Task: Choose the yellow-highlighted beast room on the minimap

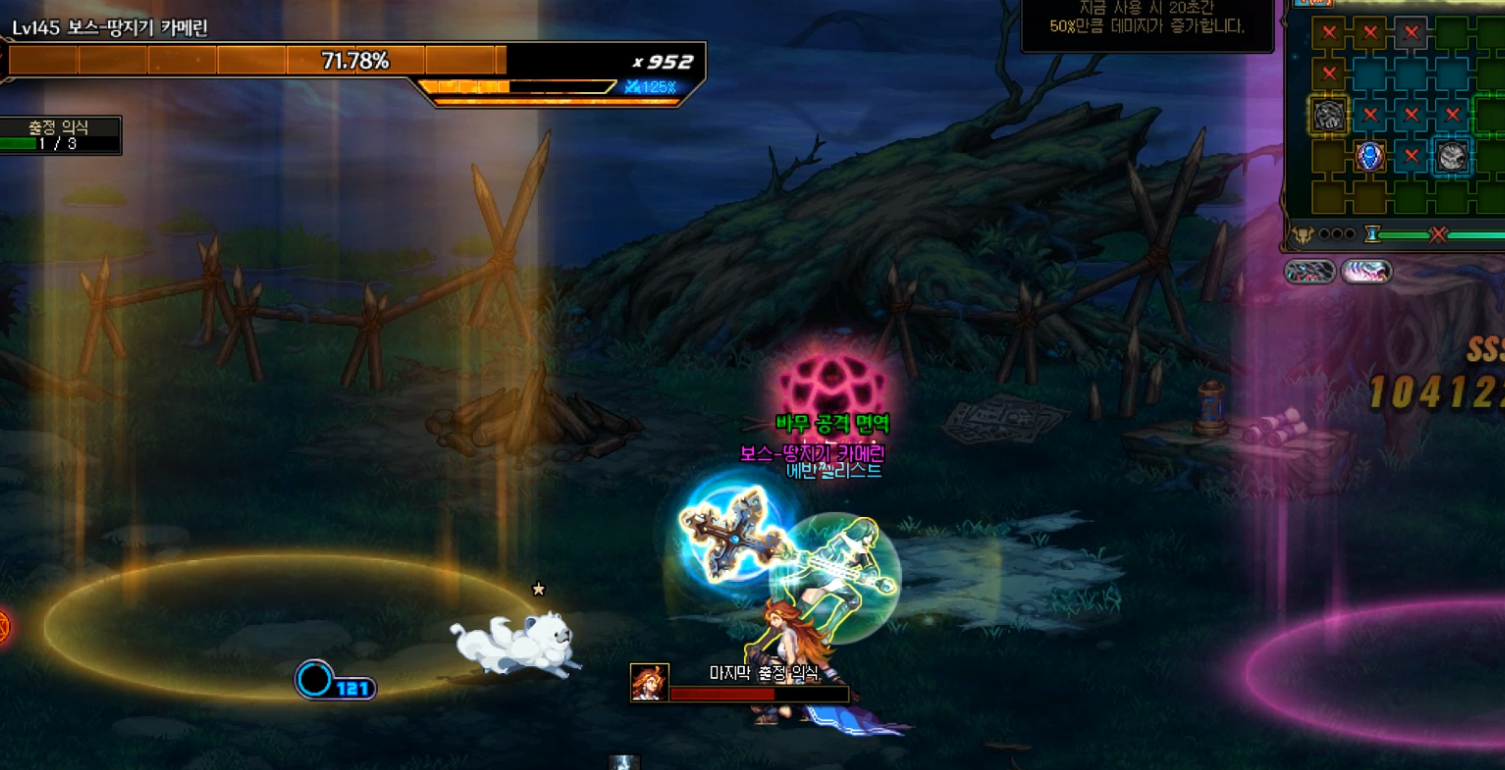Action: pos(1328,115)
